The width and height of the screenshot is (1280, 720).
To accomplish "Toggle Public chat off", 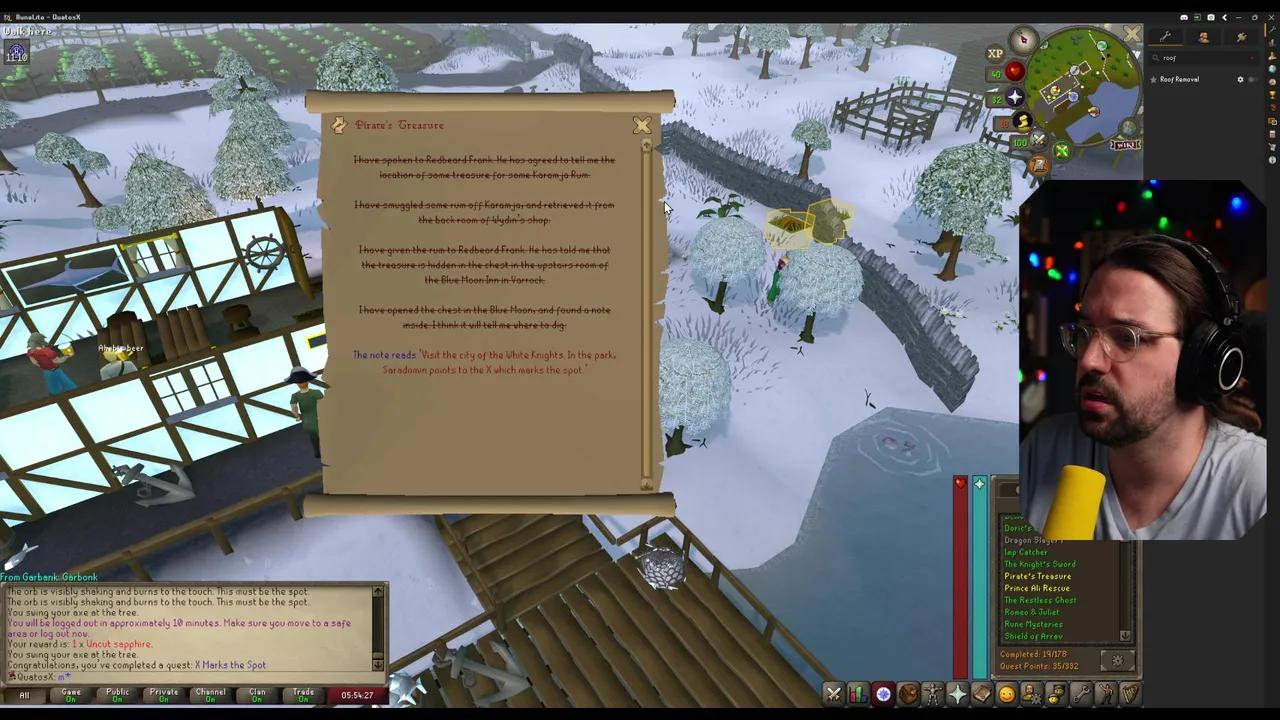I will [116, 694].
